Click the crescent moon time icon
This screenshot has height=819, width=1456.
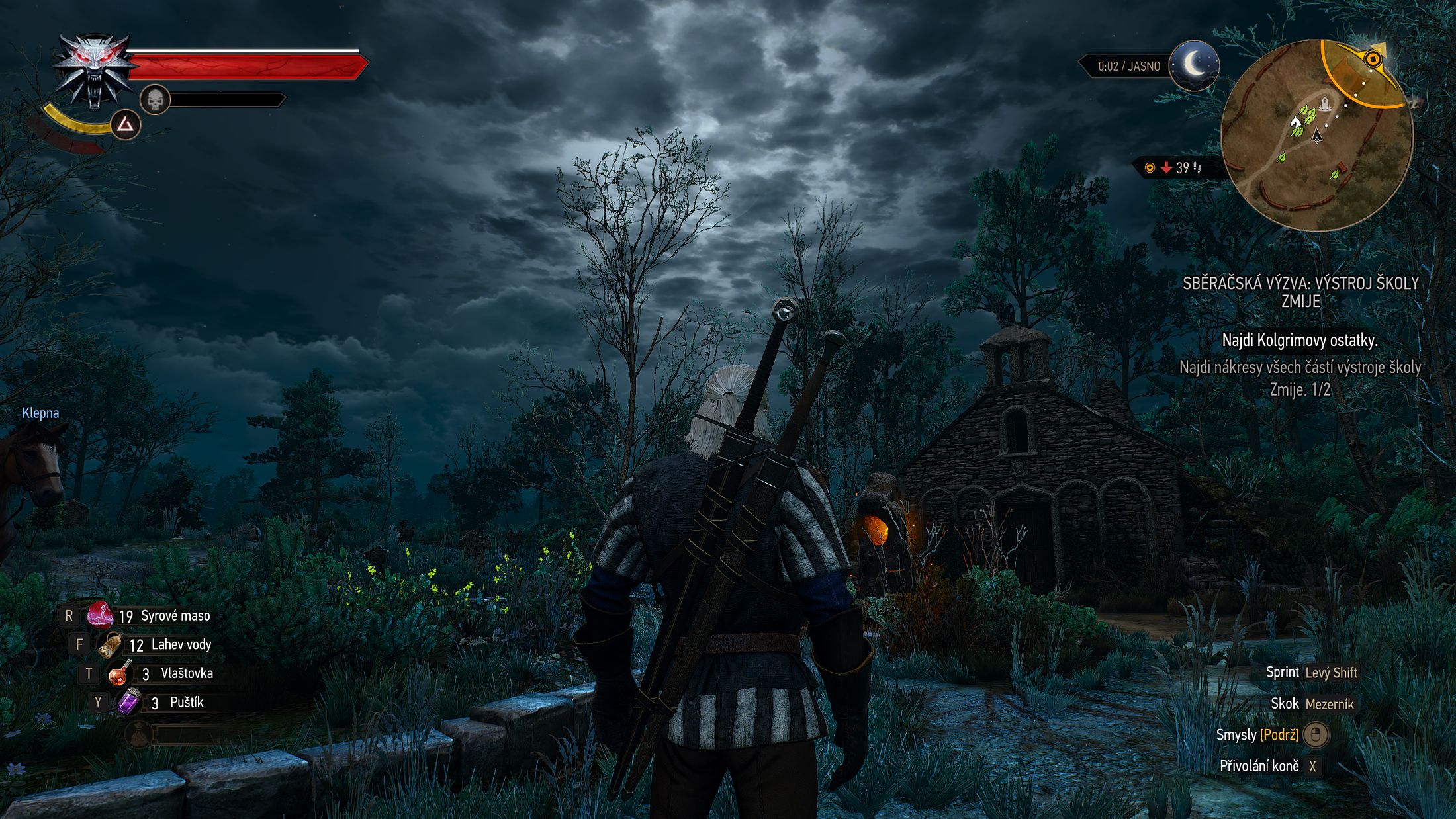click(x=1194, y=65)
